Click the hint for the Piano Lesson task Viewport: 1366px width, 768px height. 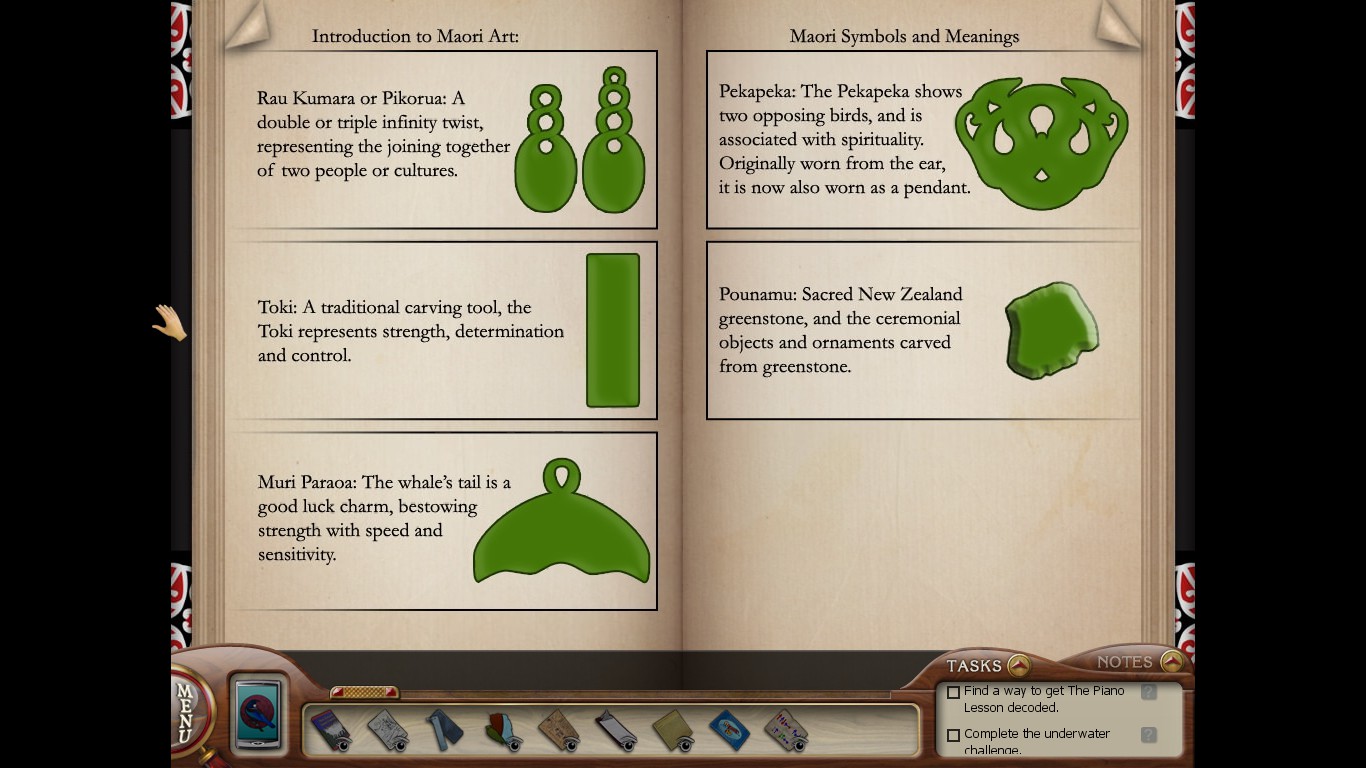(x=1148, y=692)
